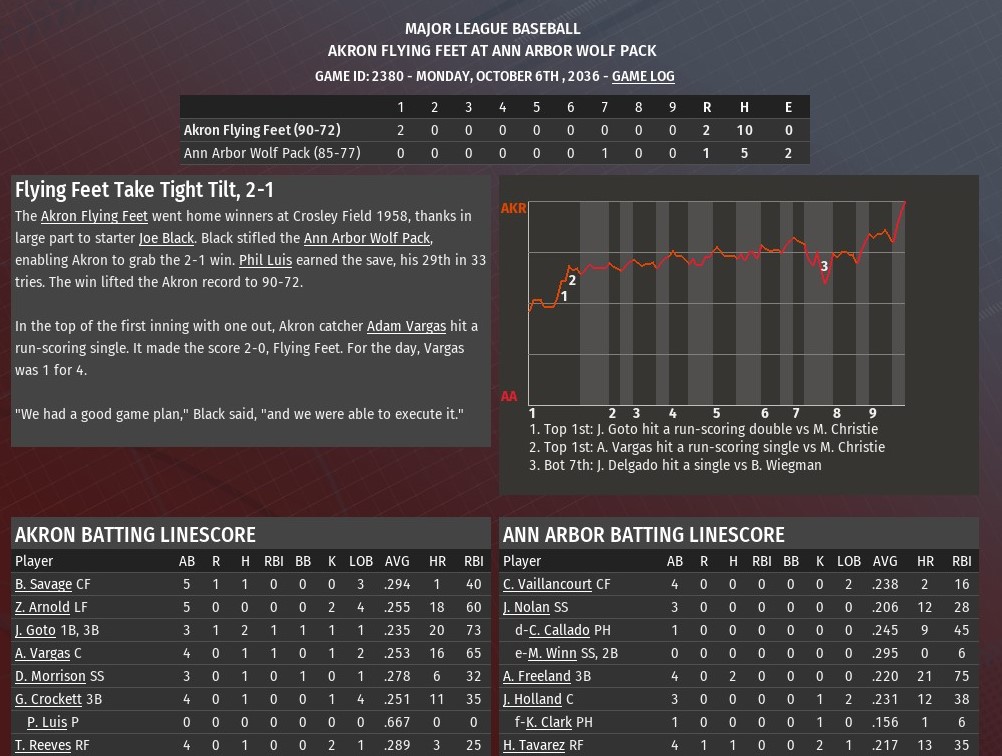Open the GAME LOG link
The width and height of the screenshot is (1002, 756).
pyautogui.click(x=643, y=76)
